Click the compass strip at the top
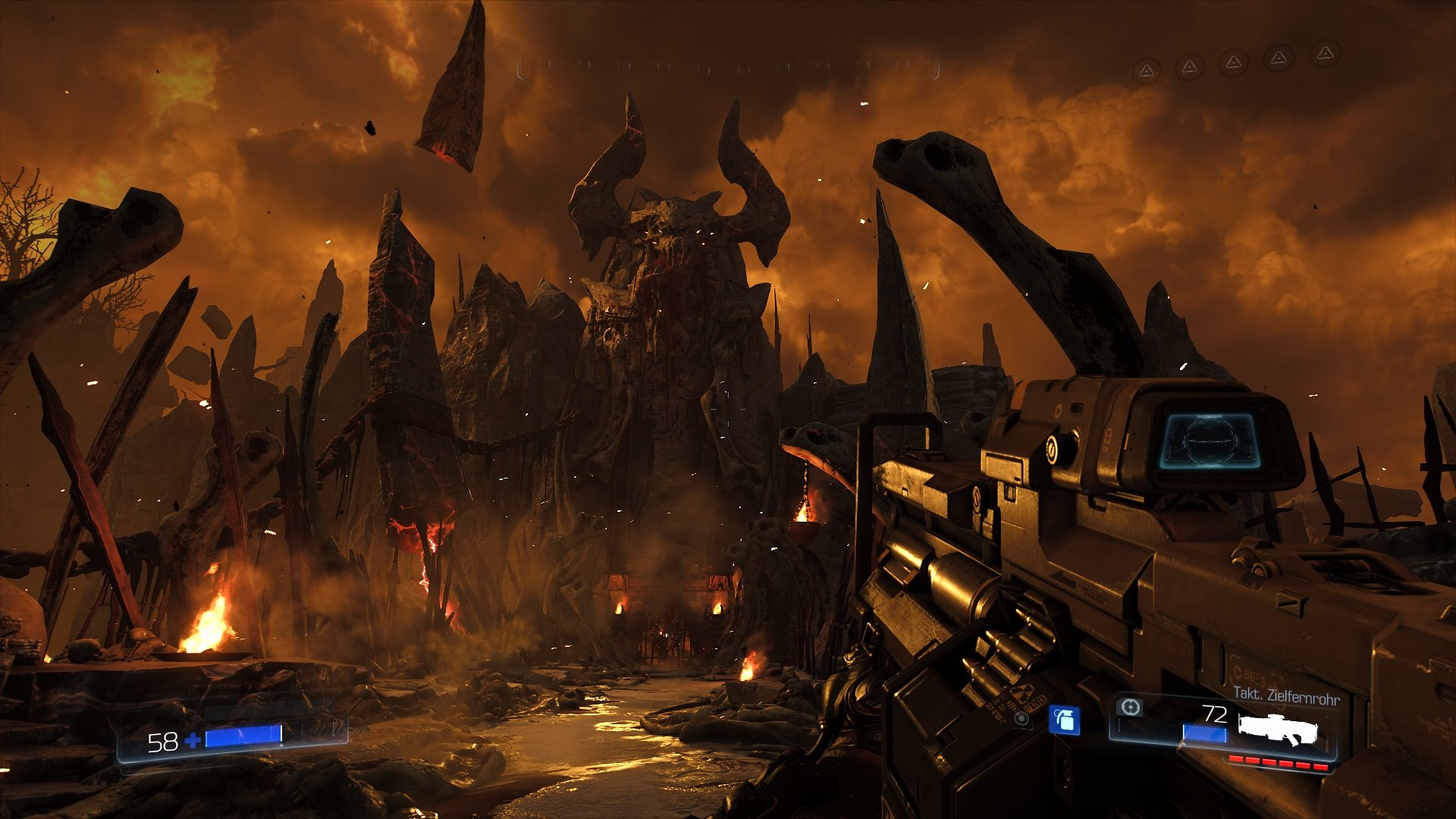This screenshot has height=819, width=1456. click(x=728, y=67)
